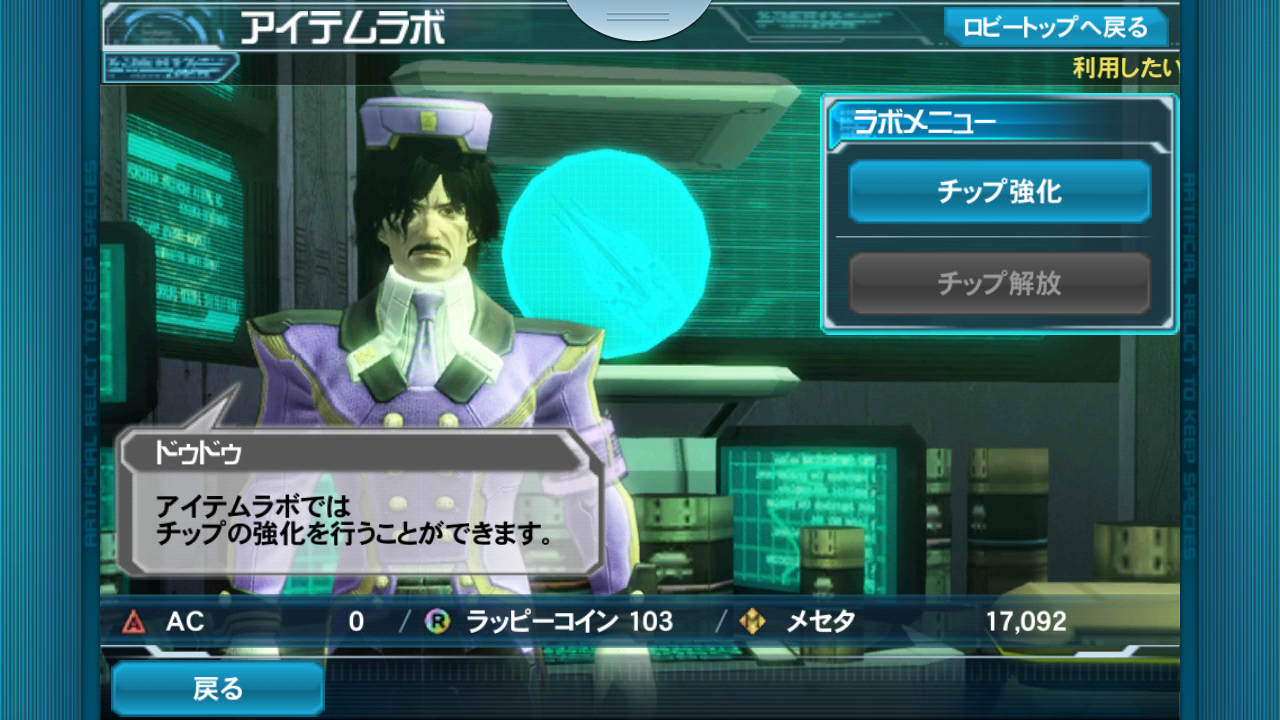Select チップ強化 in the lab menu
Image resolution: width=1280 pixels, height=720 pixels.
(x=999, y=191)
